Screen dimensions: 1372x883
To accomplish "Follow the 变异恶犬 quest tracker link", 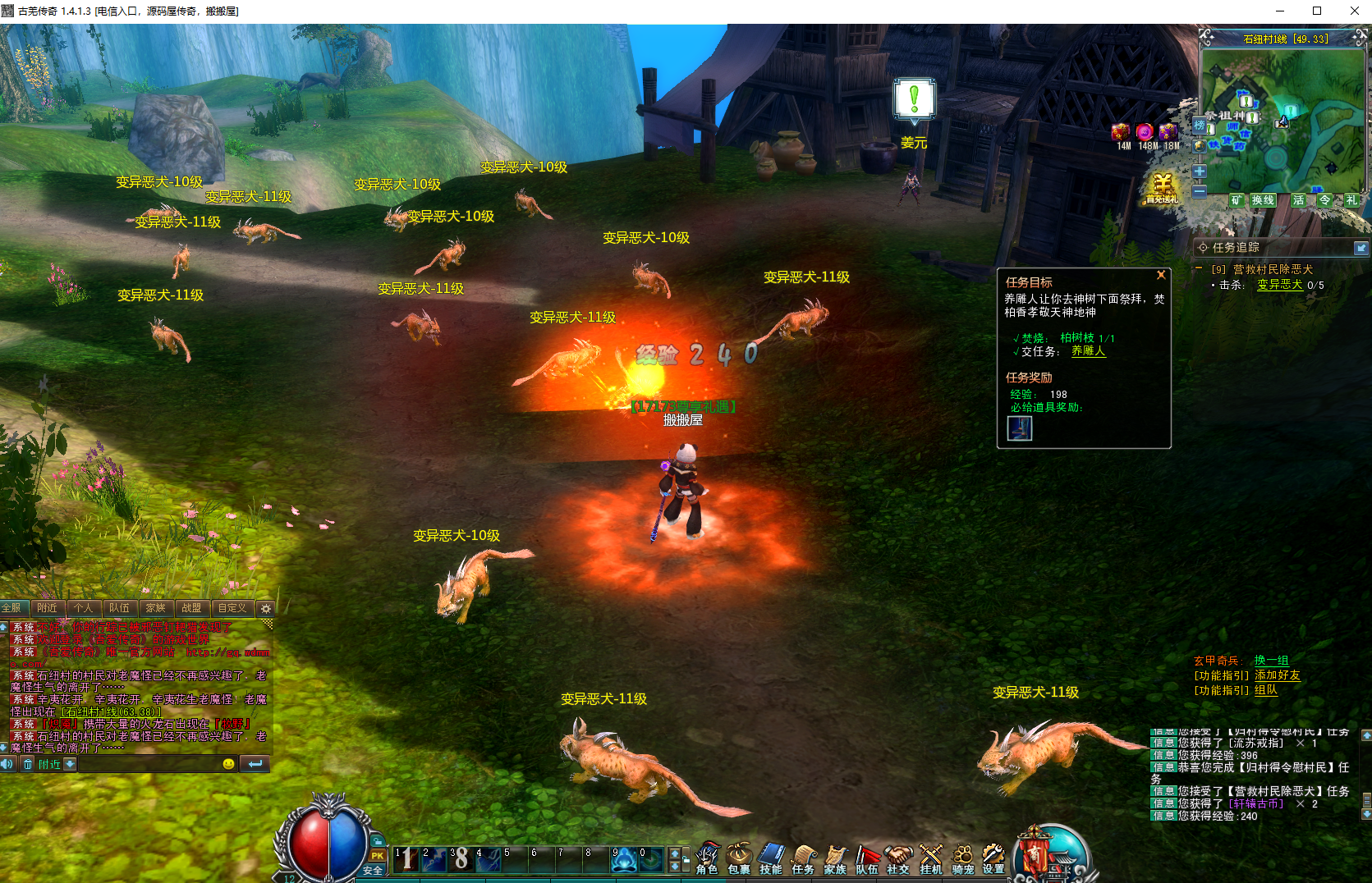I will 1279,285.
